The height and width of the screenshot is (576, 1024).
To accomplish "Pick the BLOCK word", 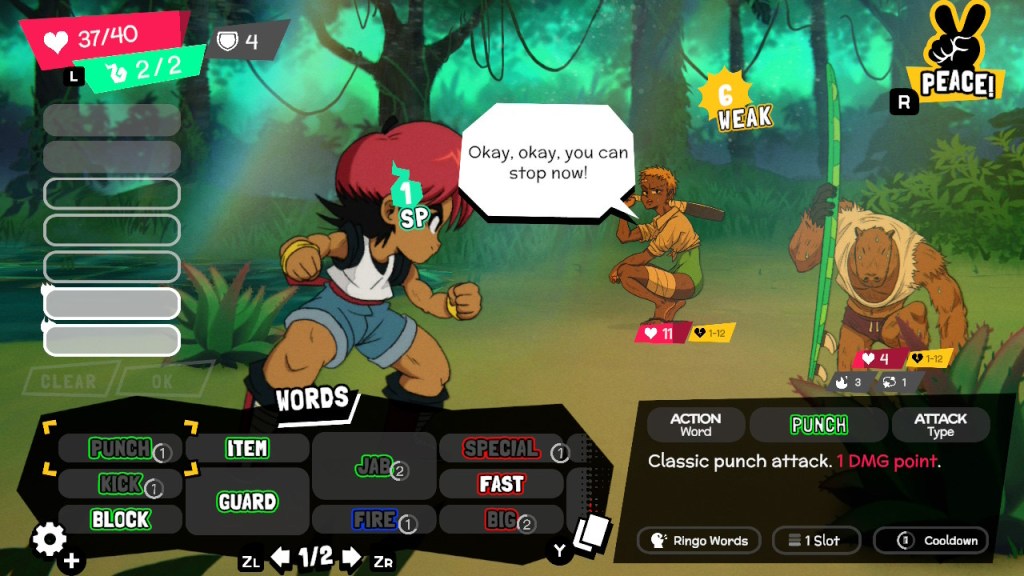I will coord(120,519).
